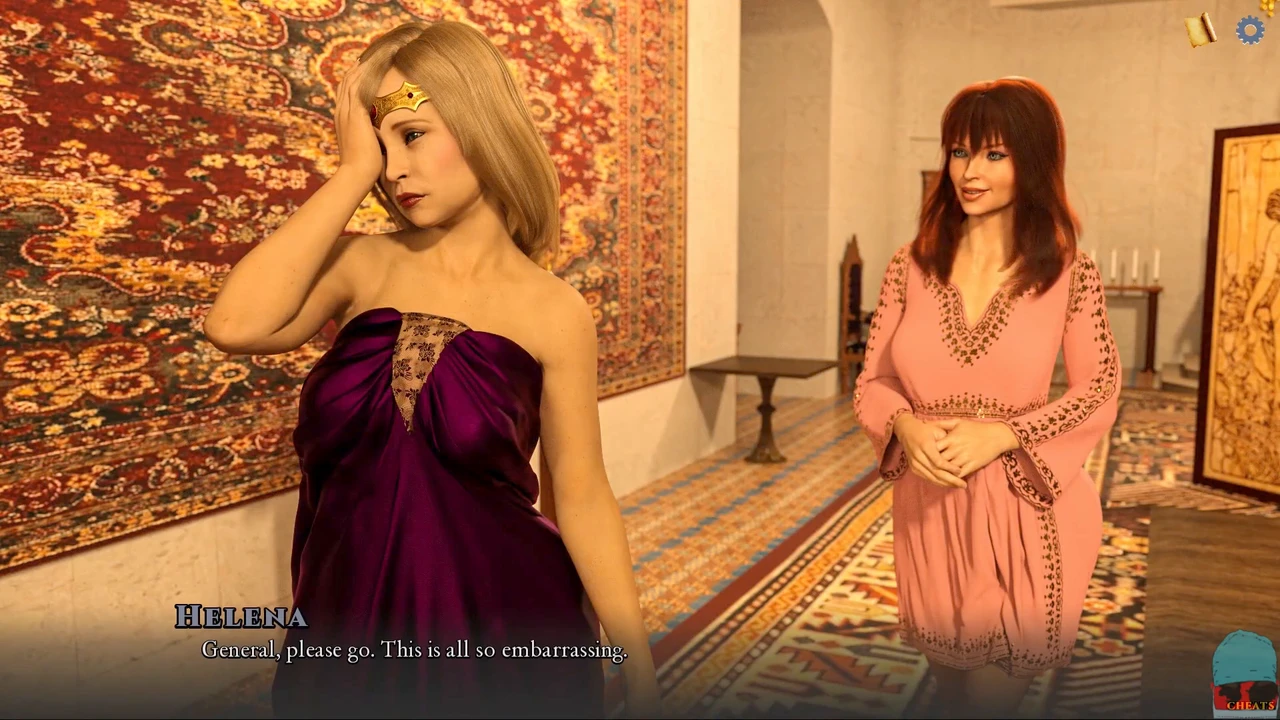Open the parchment scroll journal icon
The height and width of the screenshot is (720, 1280).
[x=1201, y=30]
